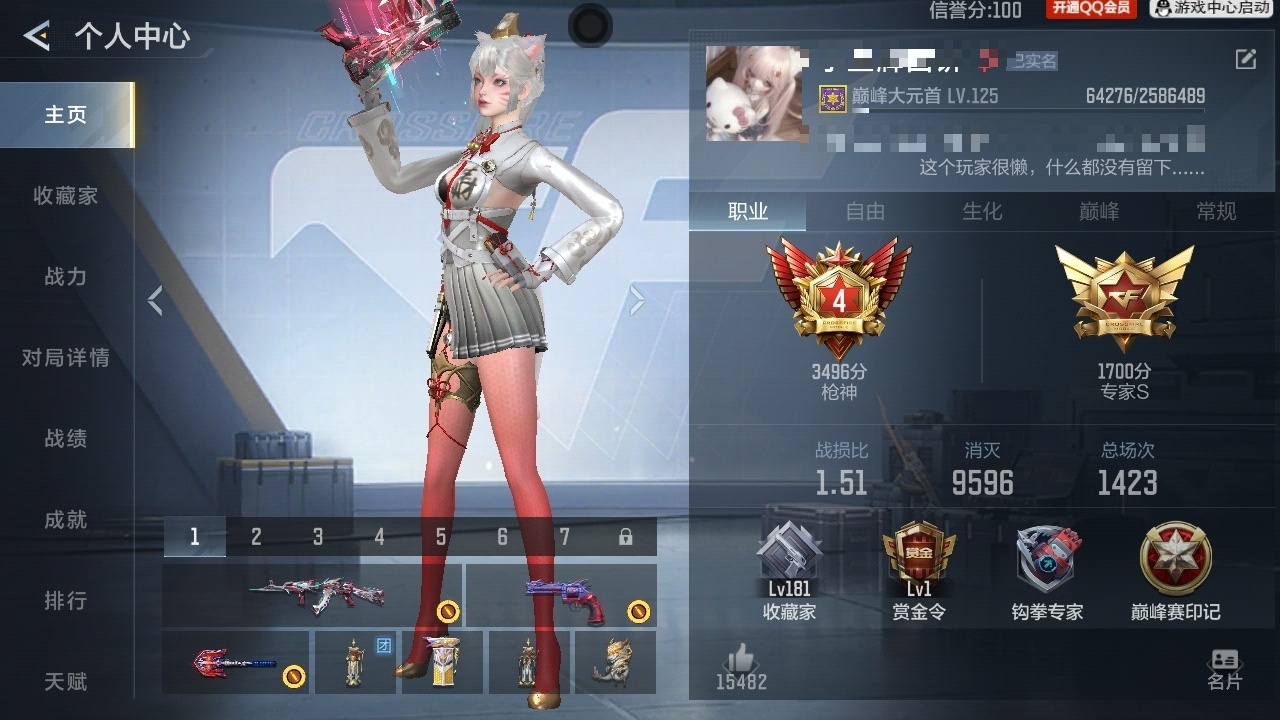1280x720 pixels.
Task: Open the 名片 name card icon
Action: 1224,660
